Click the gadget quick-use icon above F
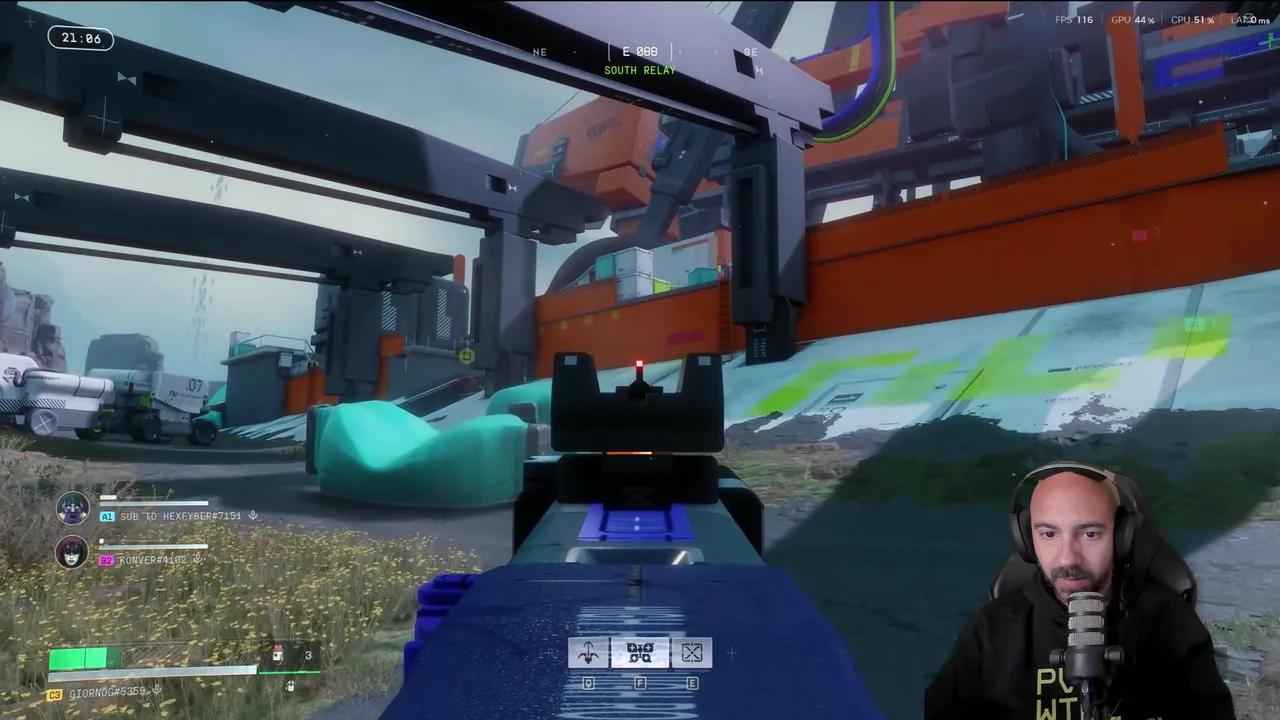Image resolution: width=1280 pixels, height=720 pixels. click(x=640, y=652)
